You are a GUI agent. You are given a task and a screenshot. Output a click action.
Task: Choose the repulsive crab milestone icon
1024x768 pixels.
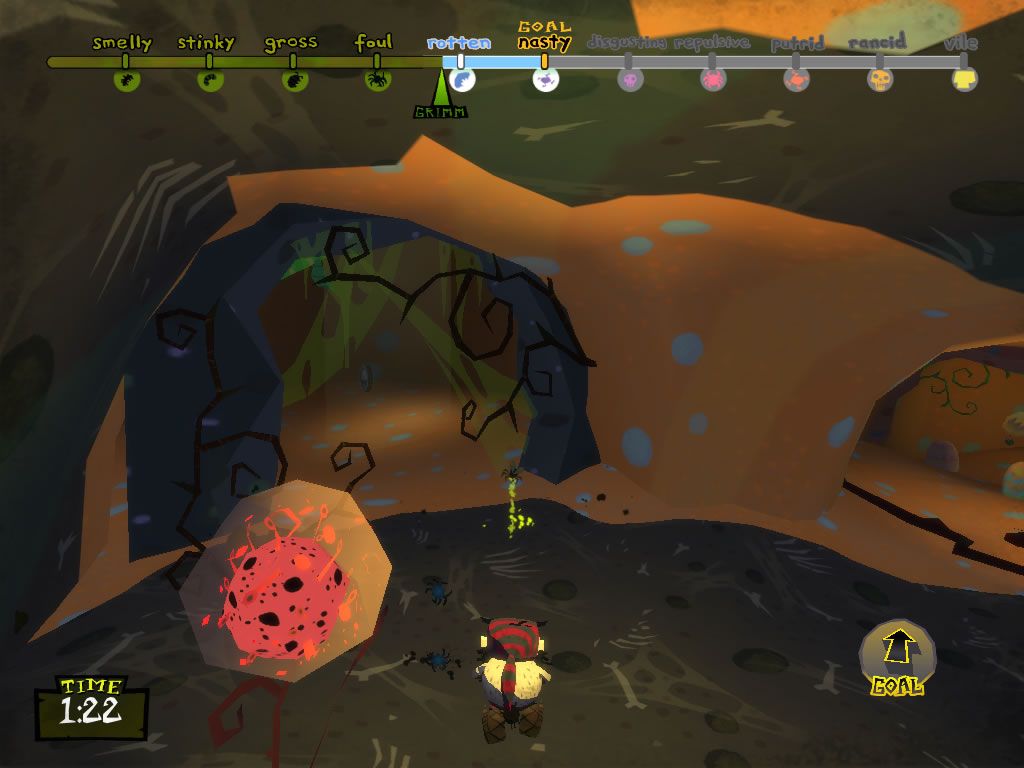tap(713, 80)
